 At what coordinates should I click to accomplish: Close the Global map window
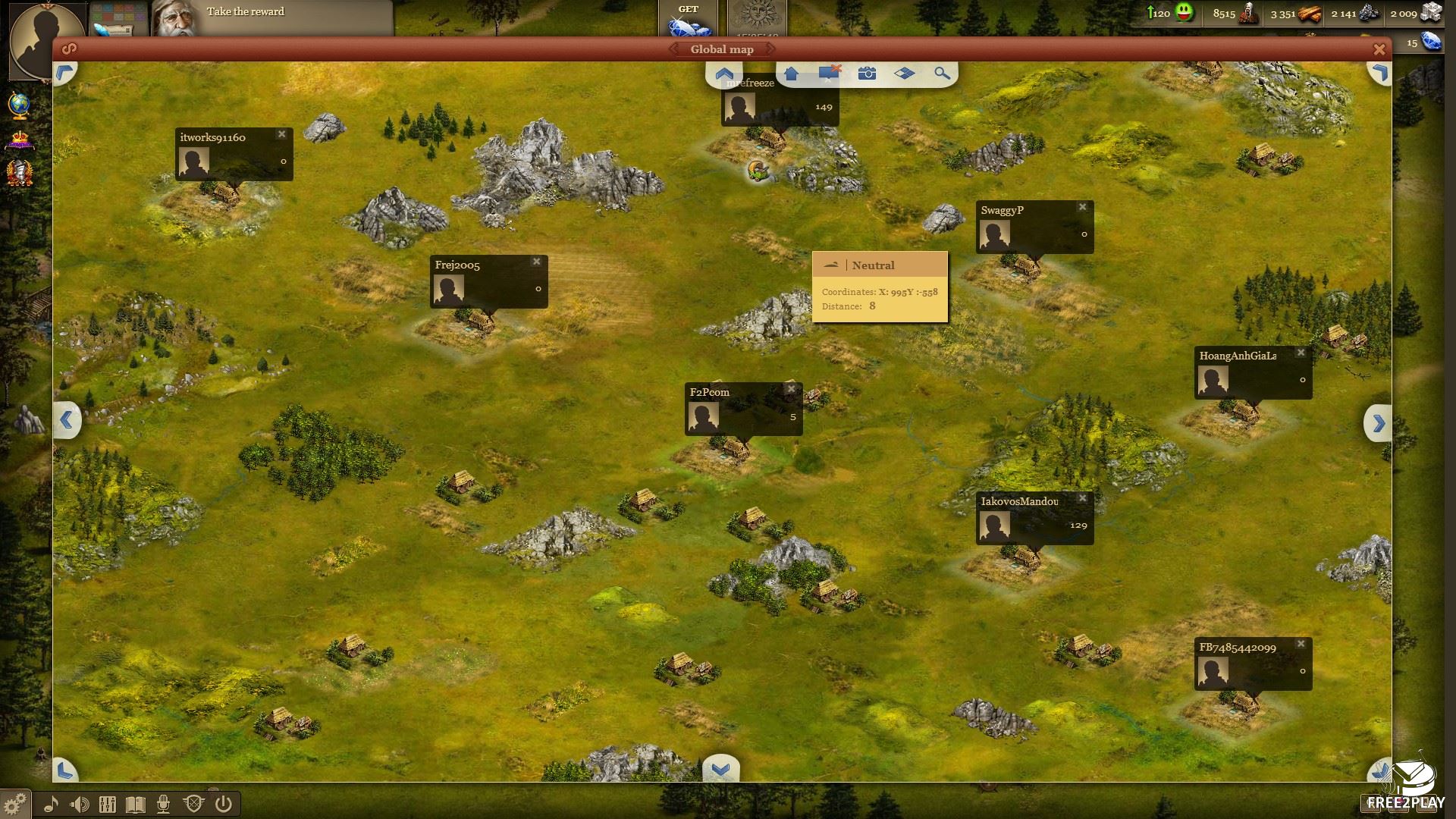click(x=1379, y=49)
